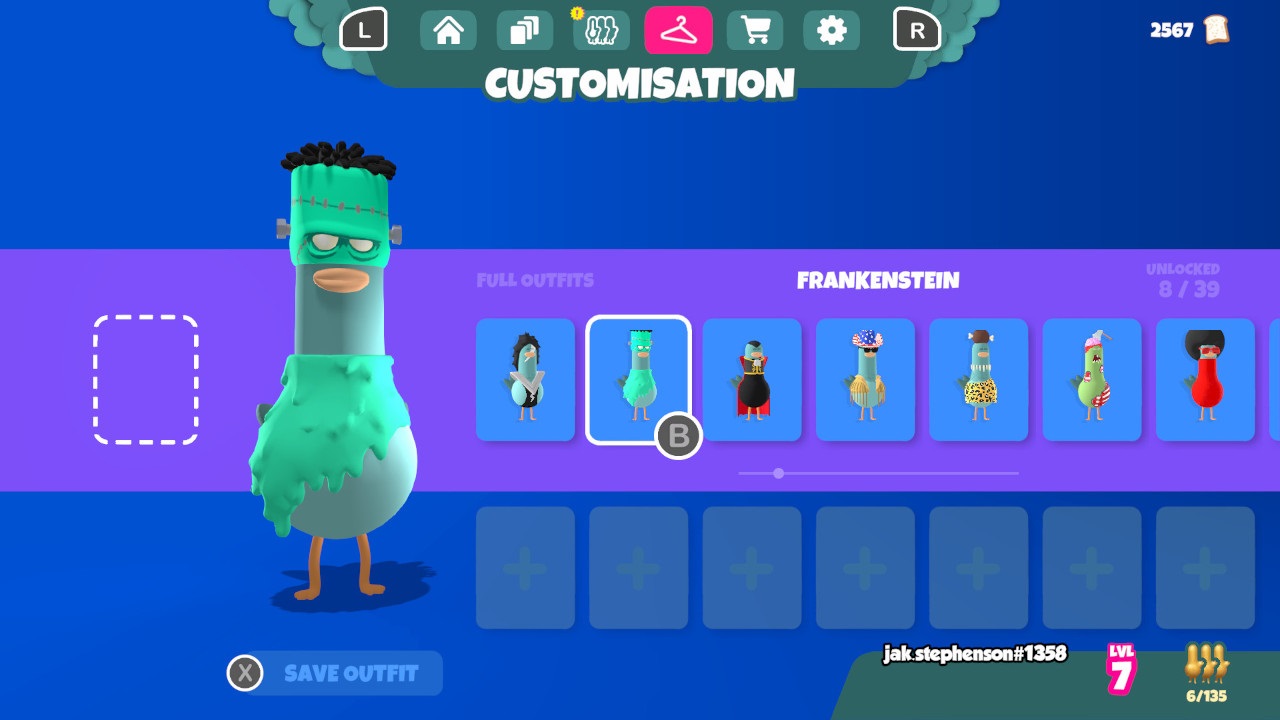Select the black-haired outfit on the far left

point(524,380)
